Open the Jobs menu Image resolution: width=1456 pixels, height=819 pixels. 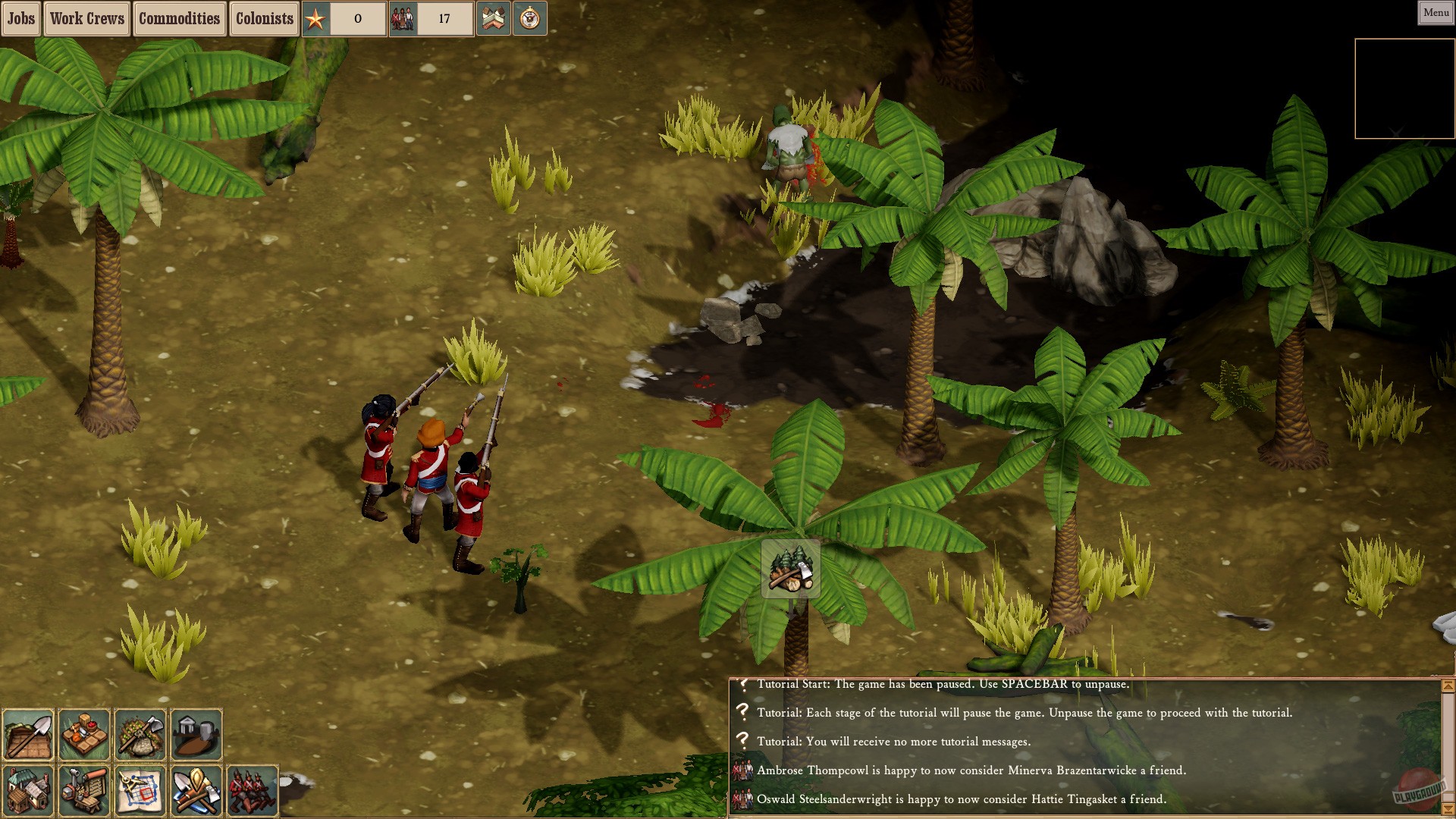(x=20, y=18)
